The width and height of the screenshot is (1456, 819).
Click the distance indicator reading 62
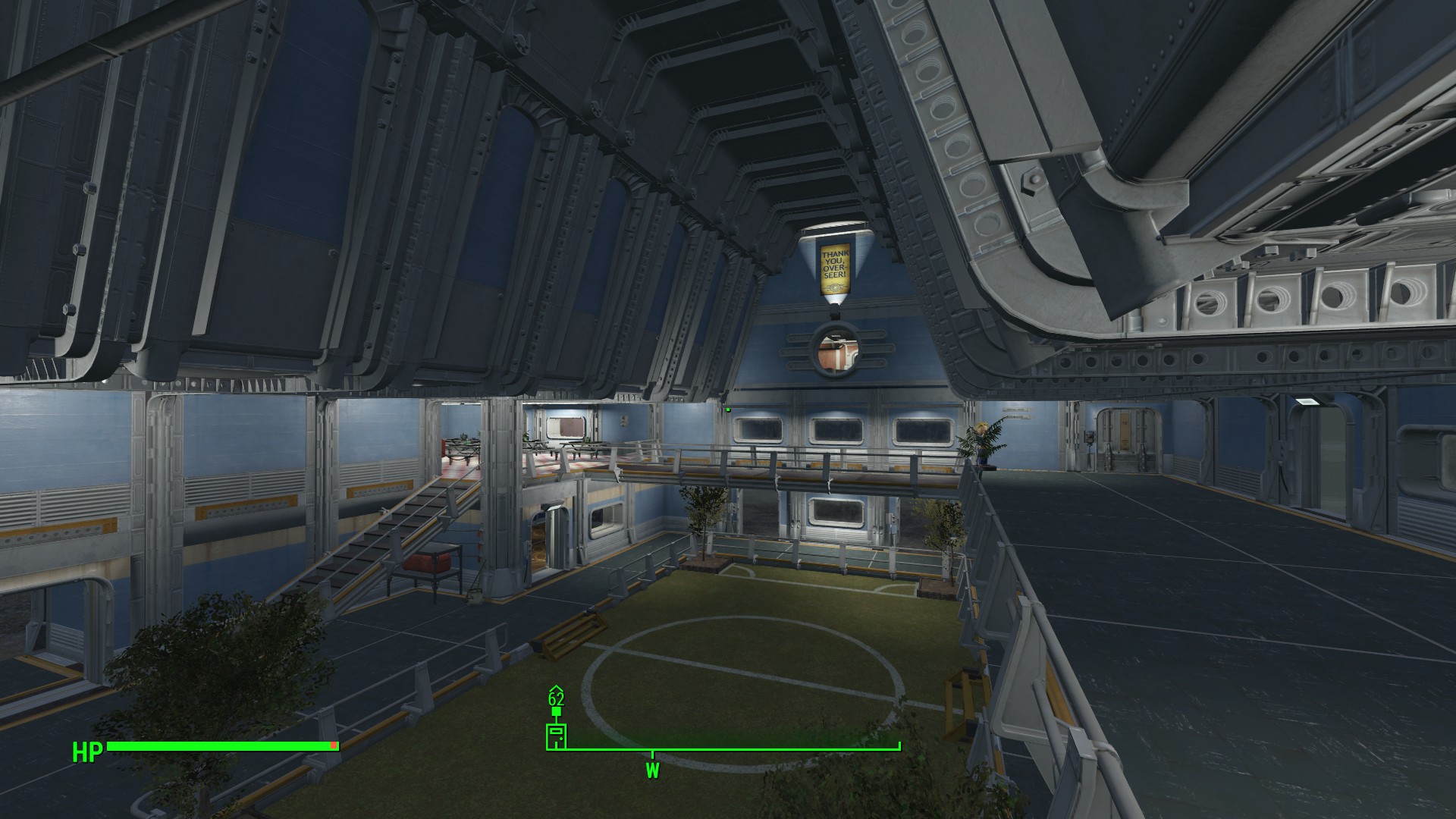click(x=556, y=699)
